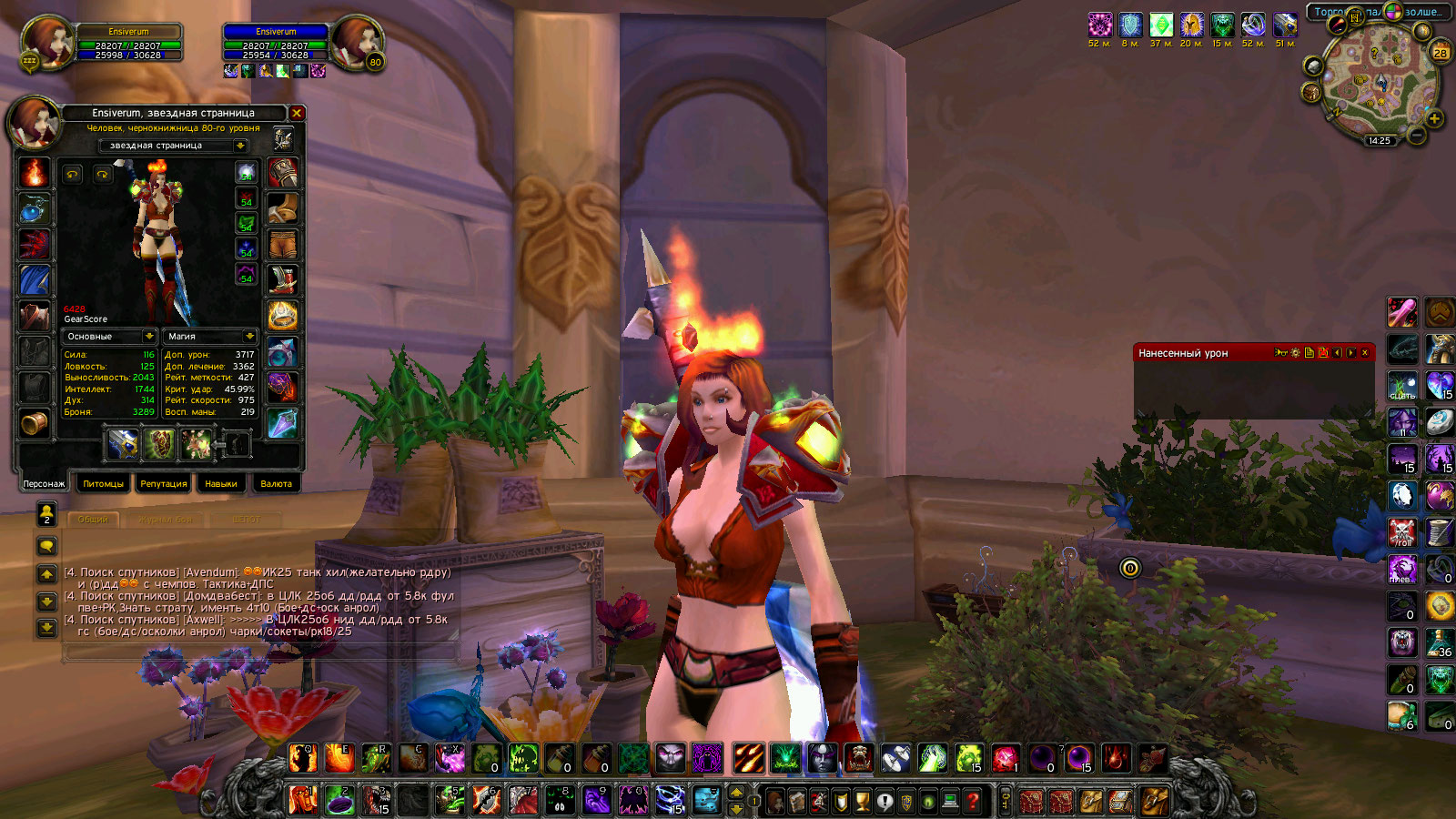Activate the fiery meteor streaks ability
The height and width of the screenshot is (819, 1456).
[748, 758]
